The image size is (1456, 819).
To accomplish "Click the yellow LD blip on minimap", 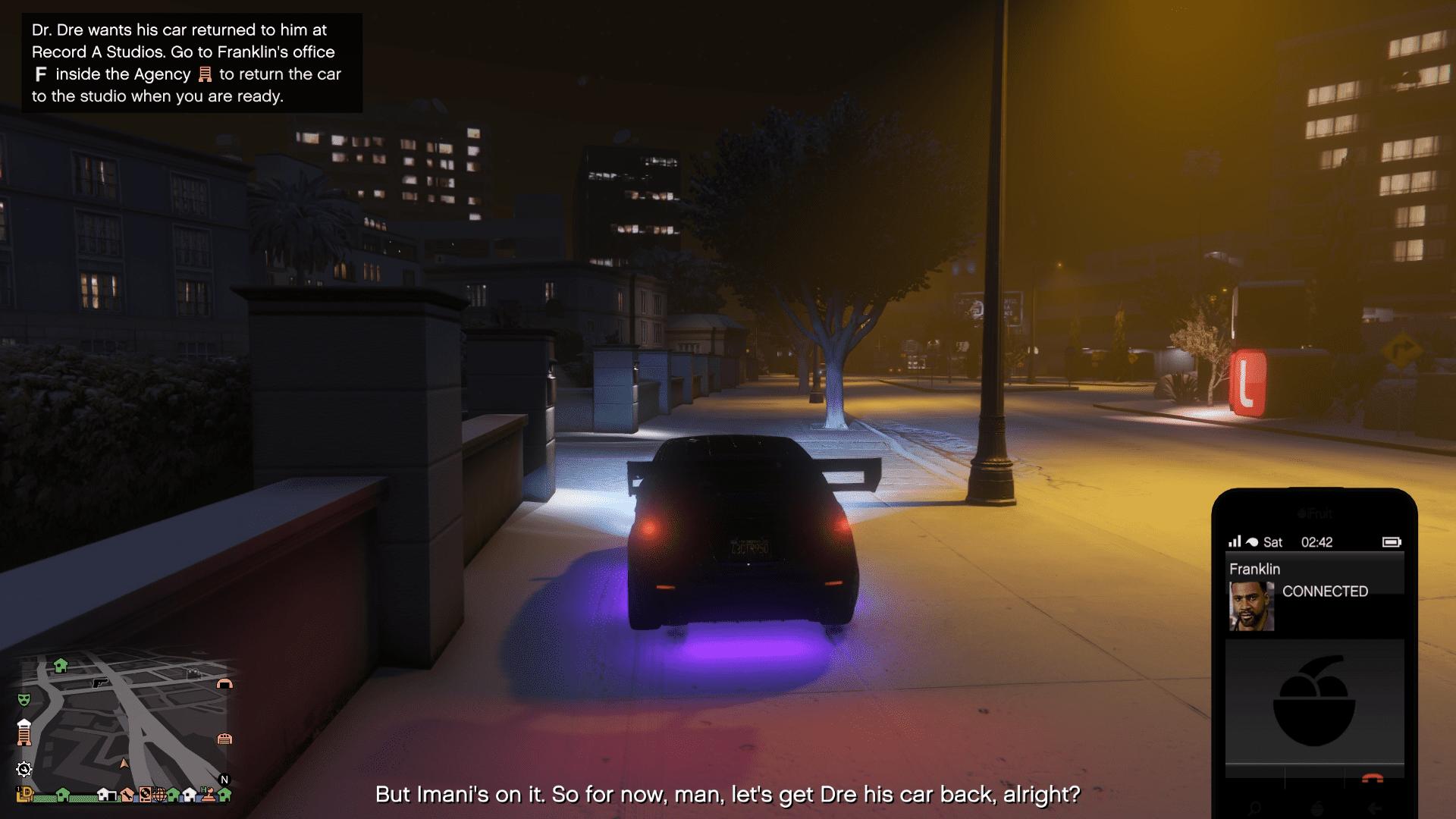I will pos(25,794).
